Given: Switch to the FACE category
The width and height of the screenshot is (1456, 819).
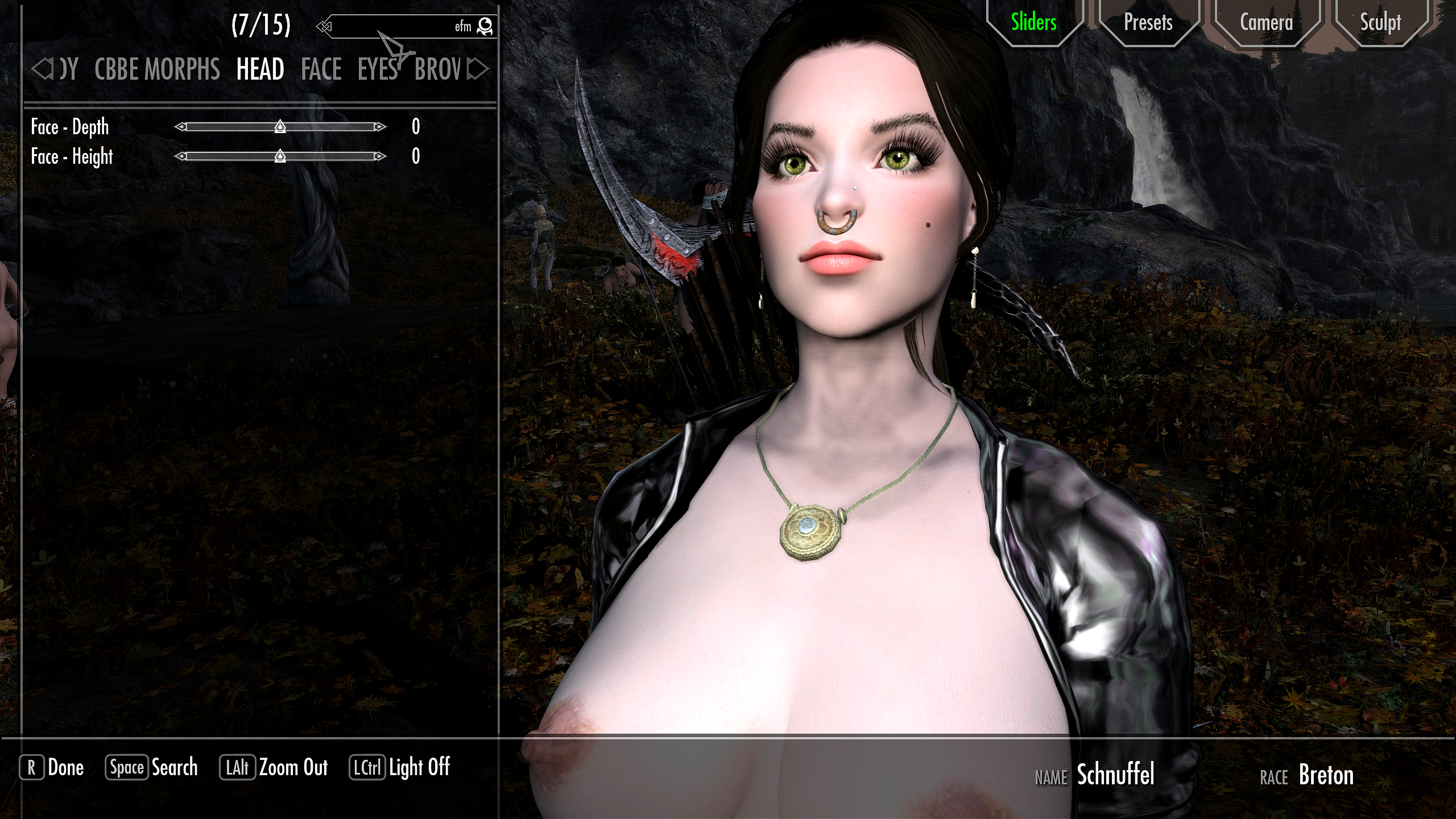Looking at the screenshot, I should pos(321,69).
